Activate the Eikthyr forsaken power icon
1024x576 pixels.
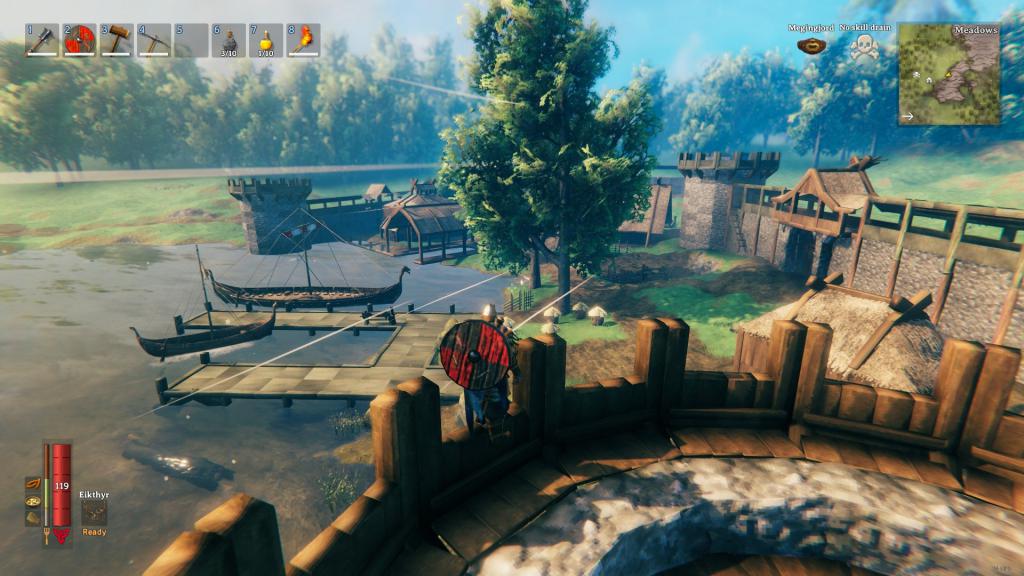[94, 511]
